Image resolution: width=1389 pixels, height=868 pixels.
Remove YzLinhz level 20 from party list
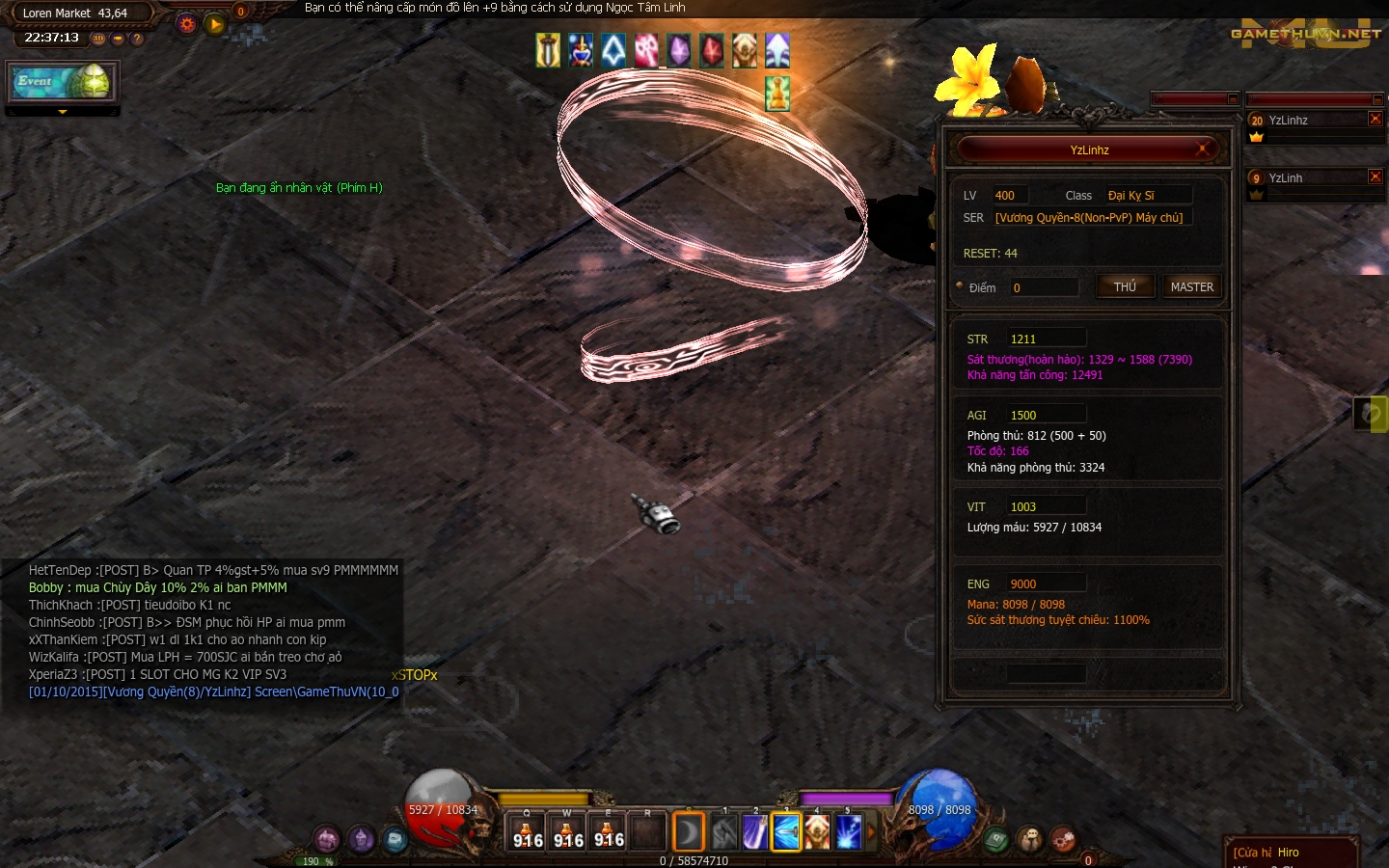pyautogui.click(x=1375, y=119)
